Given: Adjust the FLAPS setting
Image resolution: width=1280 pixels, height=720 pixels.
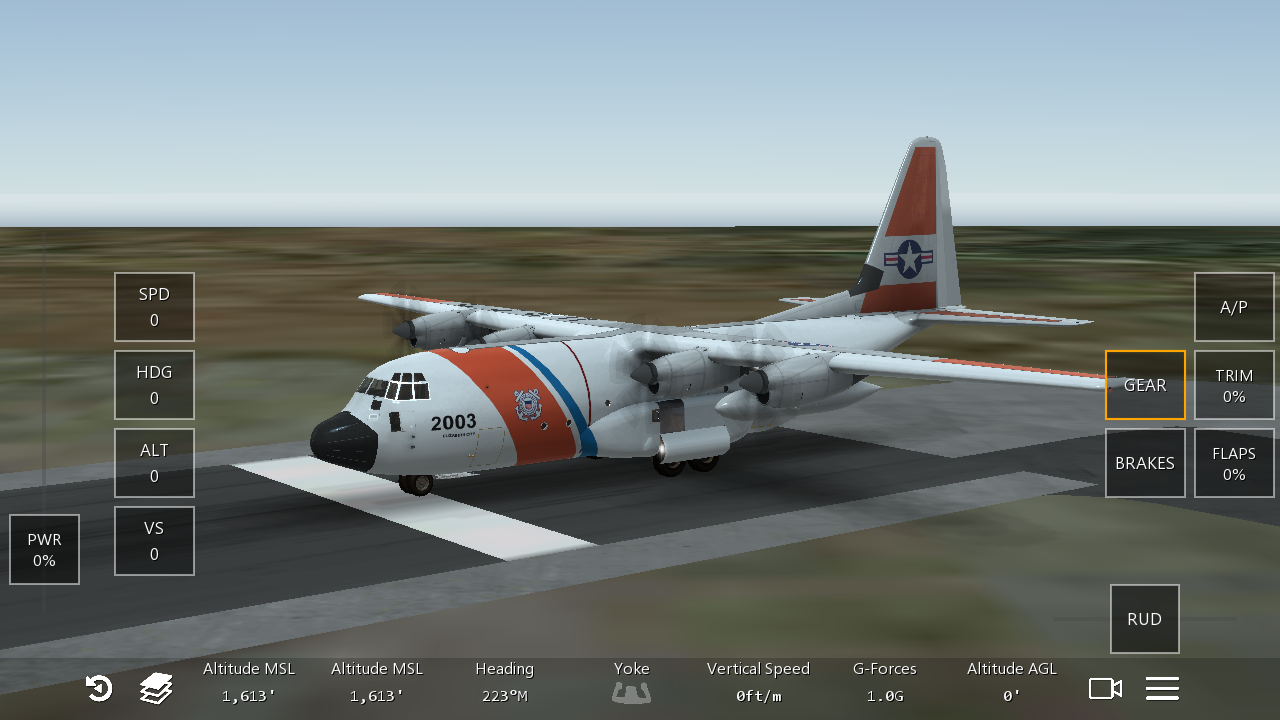Looking at the screenshot, I should [1234, 463].
